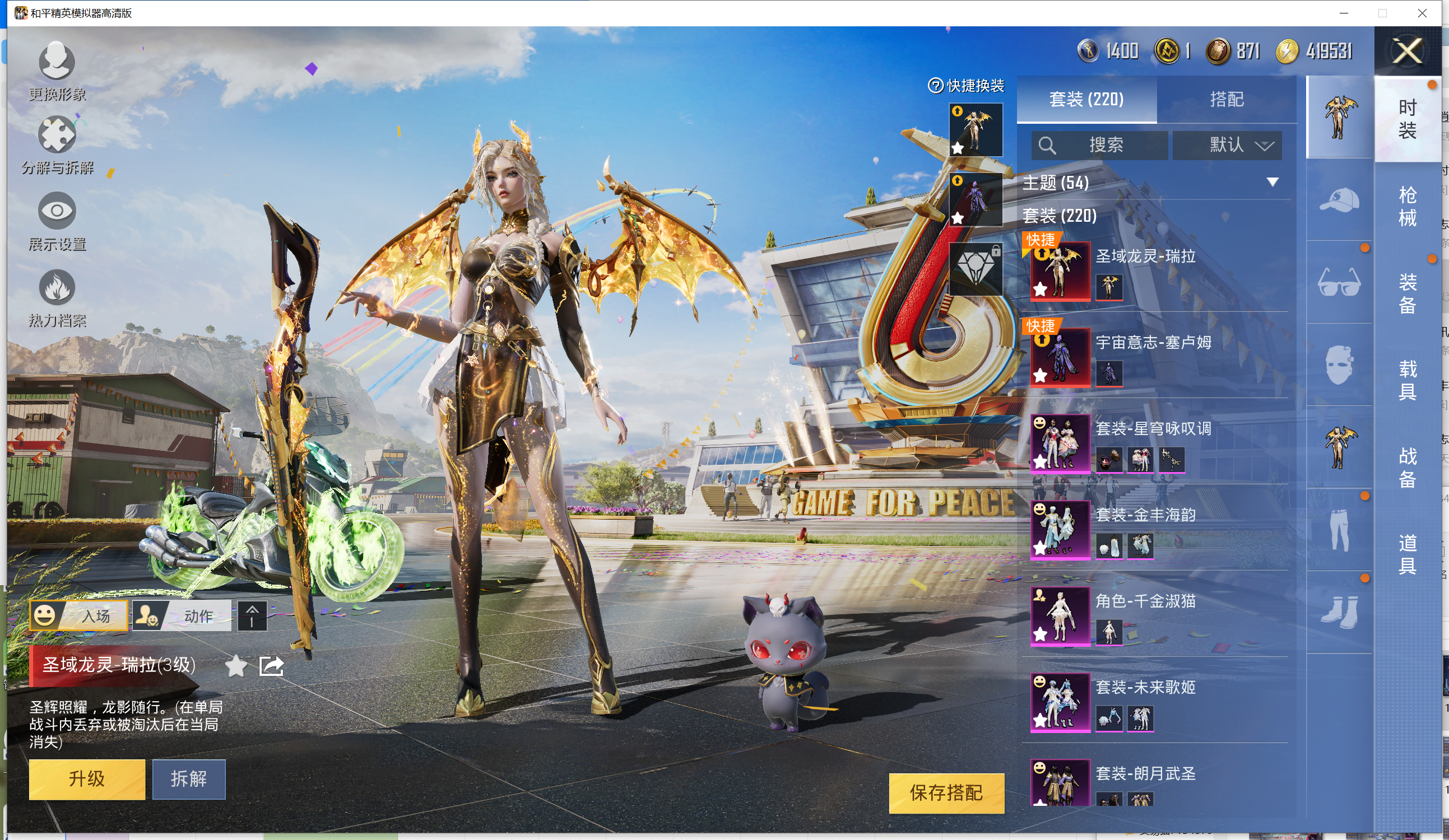
Task: Save outfit with 保存搭配 button
Action: click(946, 793)
